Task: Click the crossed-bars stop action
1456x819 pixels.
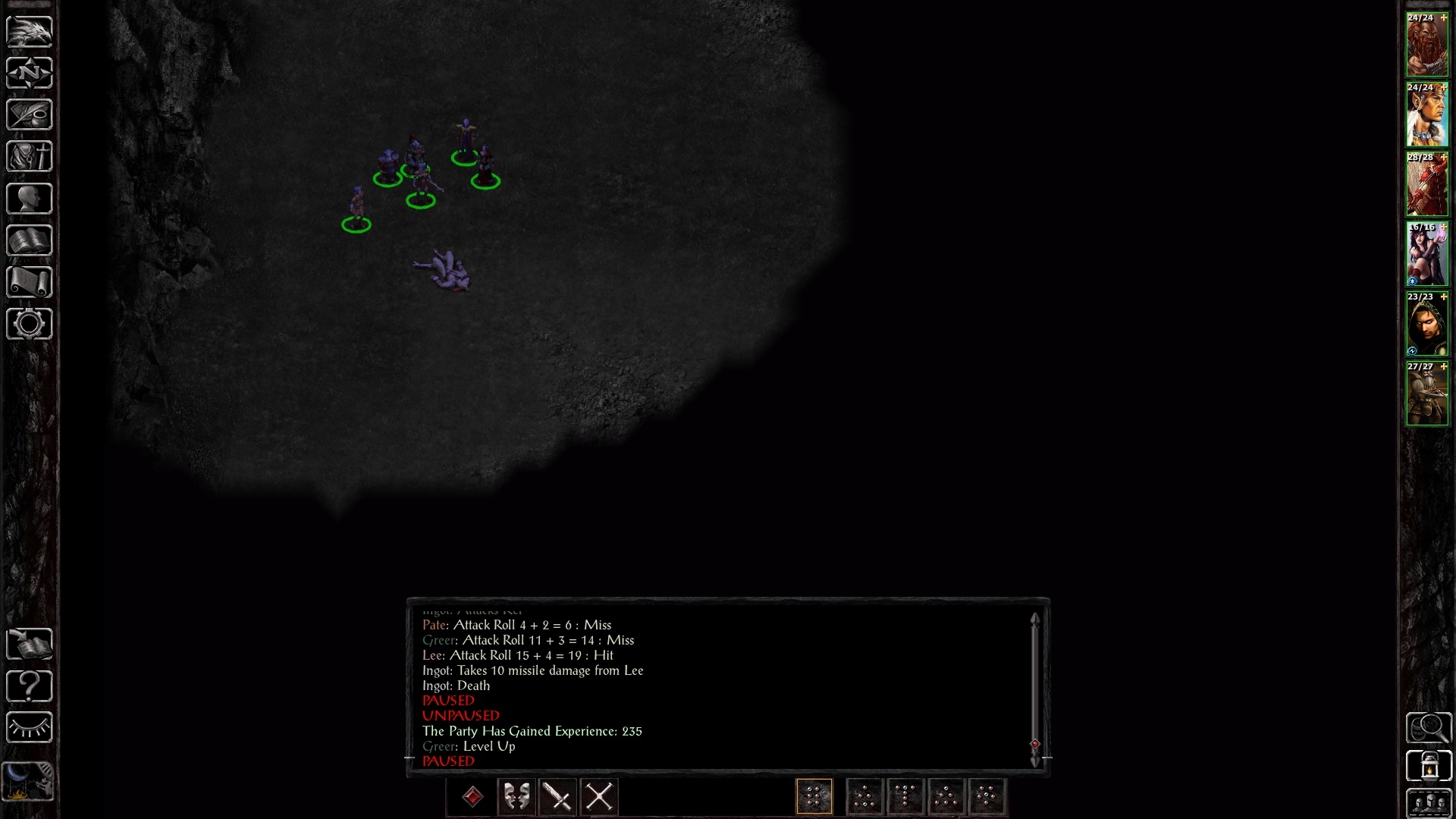Action: point(599,797)
